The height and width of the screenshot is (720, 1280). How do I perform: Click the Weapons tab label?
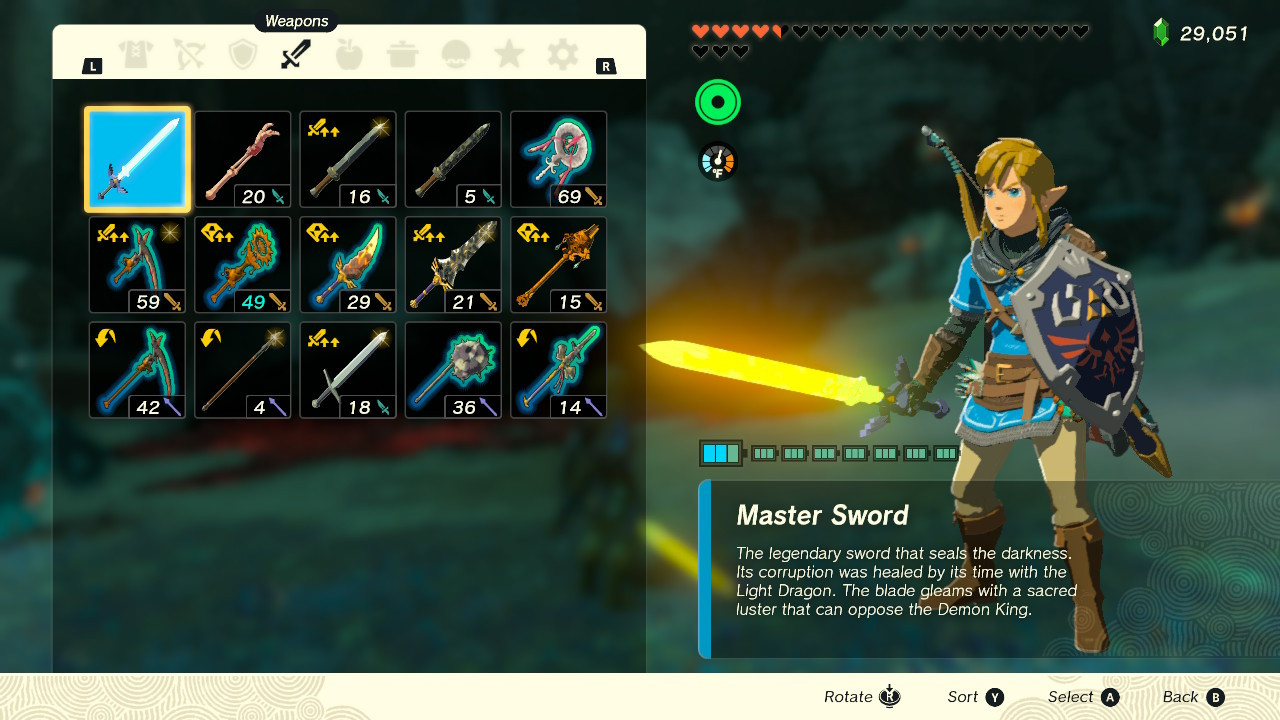click(295, 21)
